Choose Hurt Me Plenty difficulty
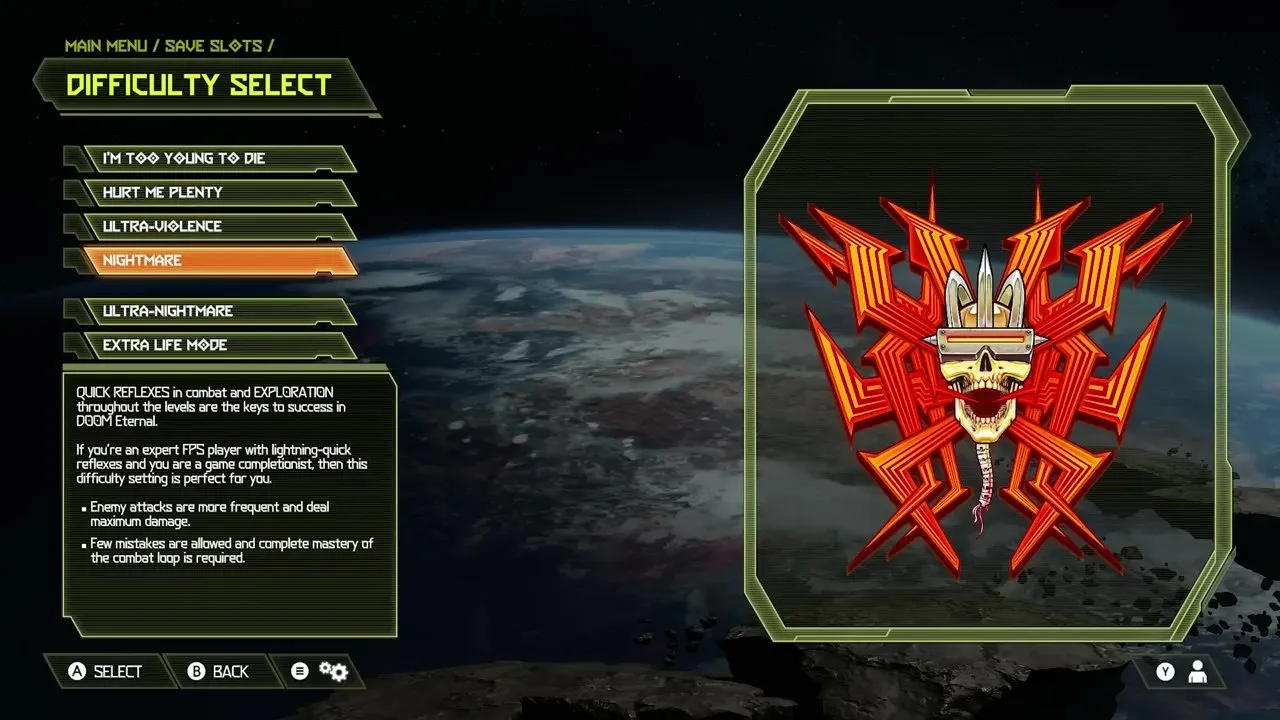This screenshot has height=720, width=1280. click(212, 192)
